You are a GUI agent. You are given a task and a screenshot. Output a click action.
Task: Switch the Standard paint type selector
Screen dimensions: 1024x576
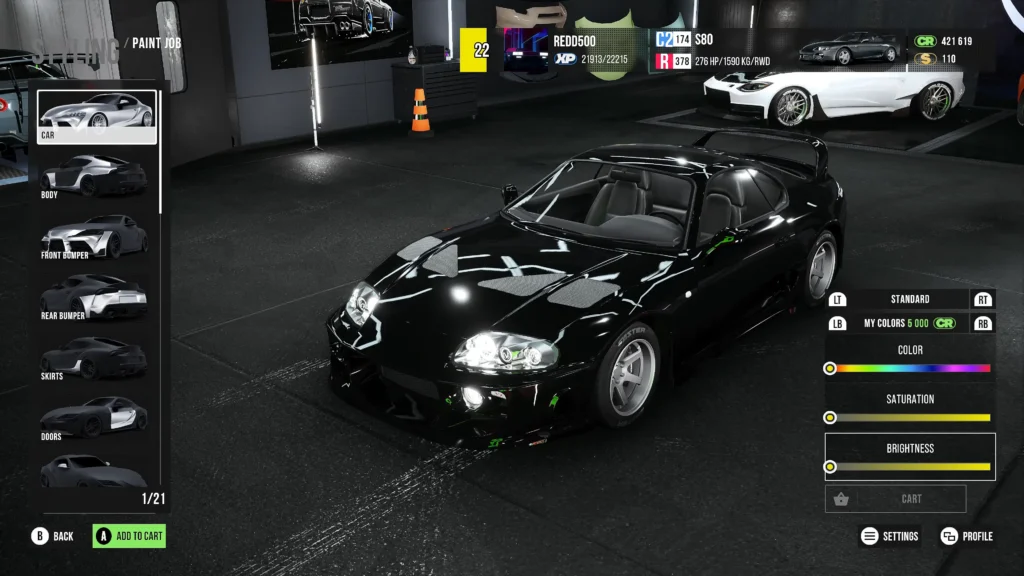909,299
